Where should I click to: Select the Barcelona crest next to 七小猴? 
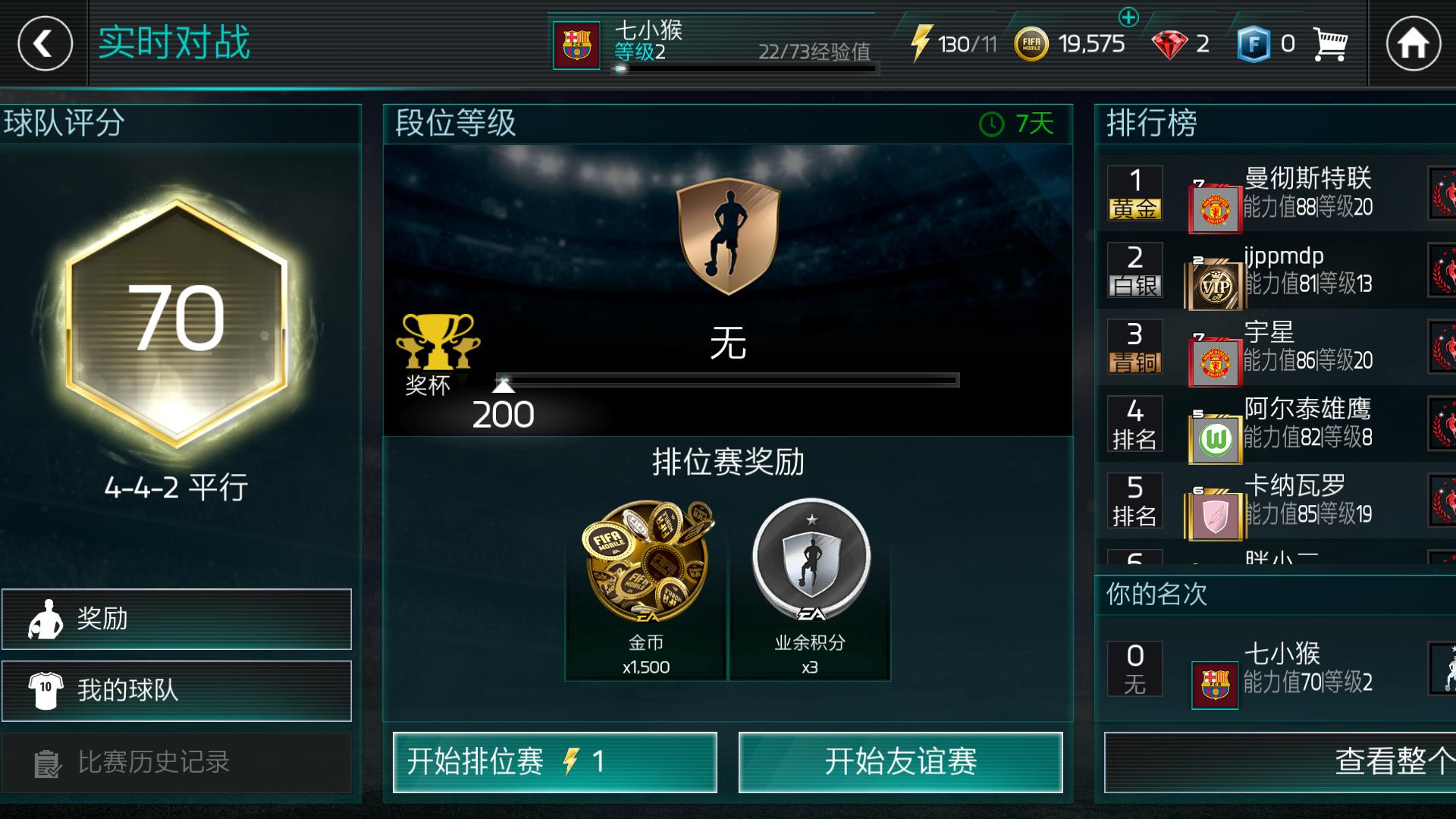(578, 44)
